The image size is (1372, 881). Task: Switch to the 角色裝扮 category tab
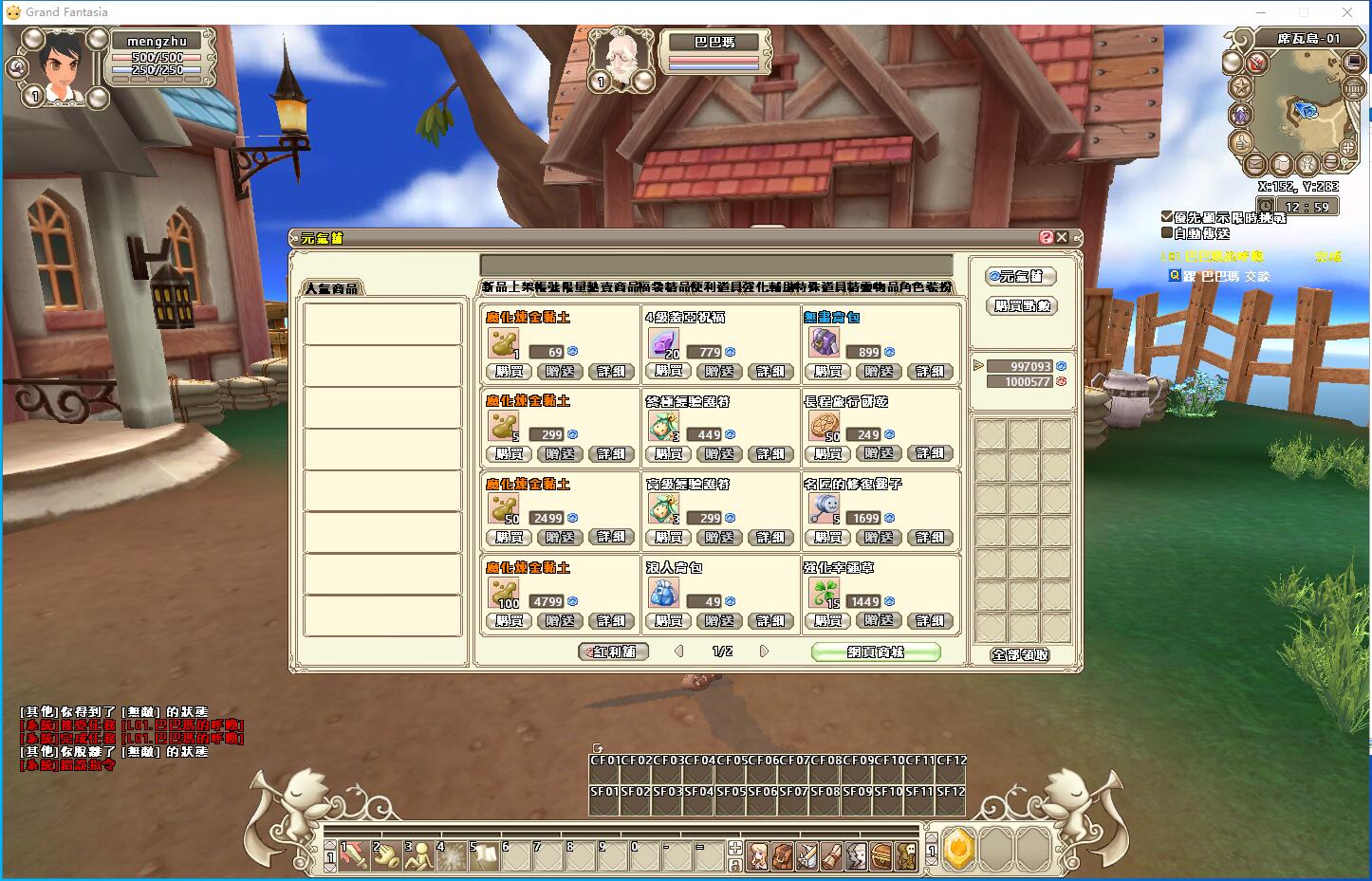point(925,286)
